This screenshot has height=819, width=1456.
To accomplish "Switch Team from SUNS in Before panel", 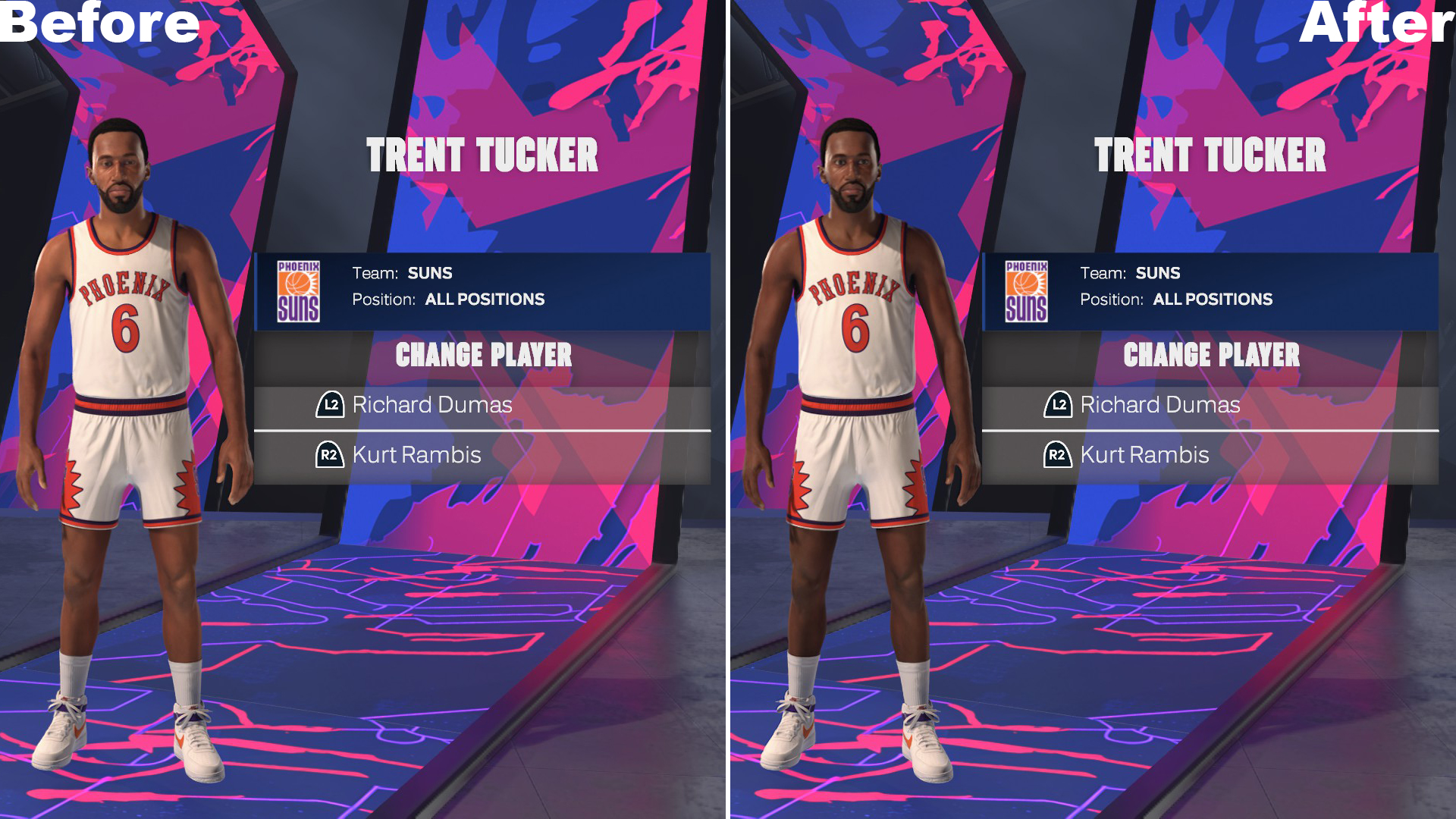I will [429, 273].
